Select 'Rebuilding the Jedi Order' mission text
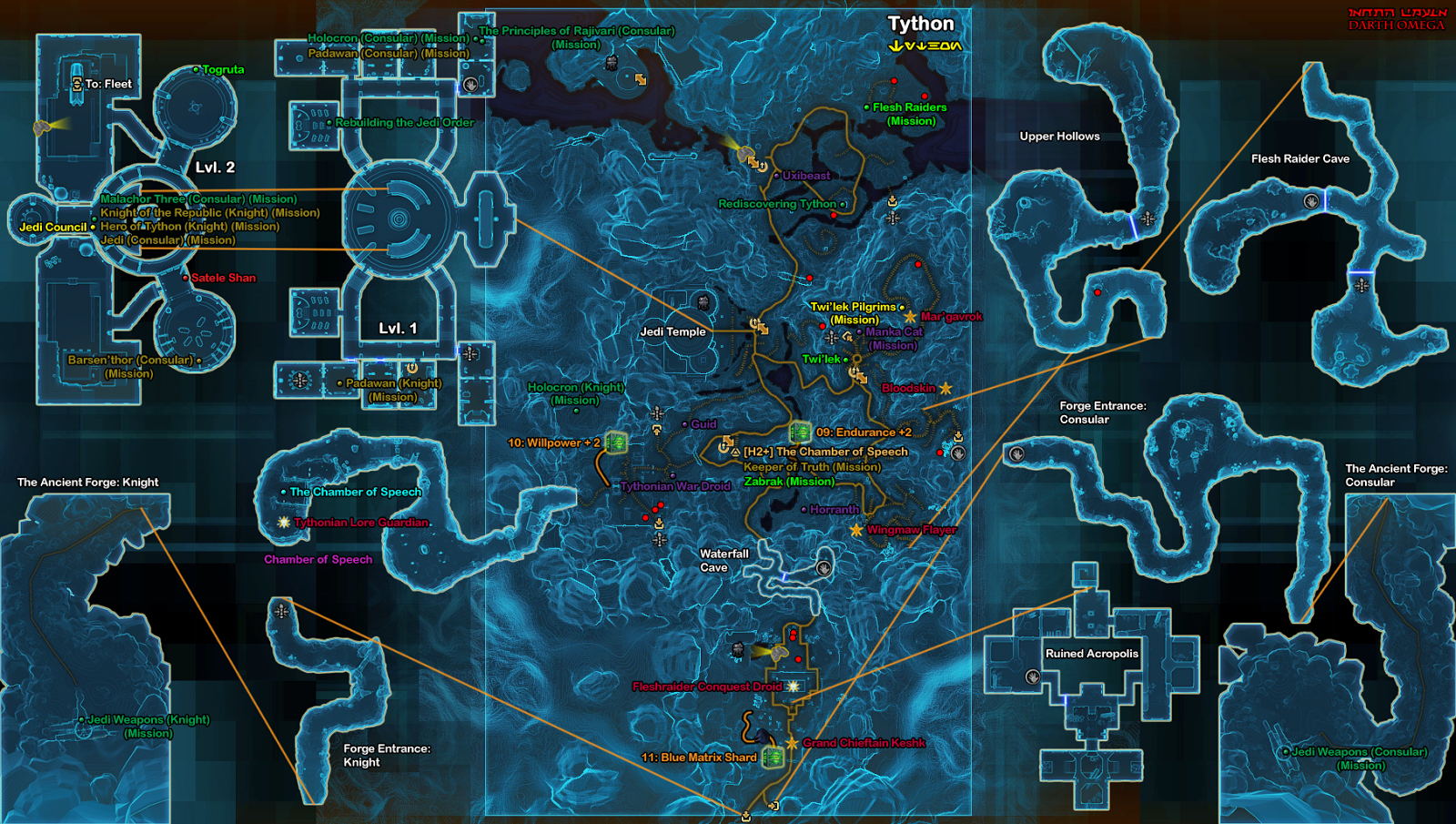1456x824 pixels. [403, 122]
